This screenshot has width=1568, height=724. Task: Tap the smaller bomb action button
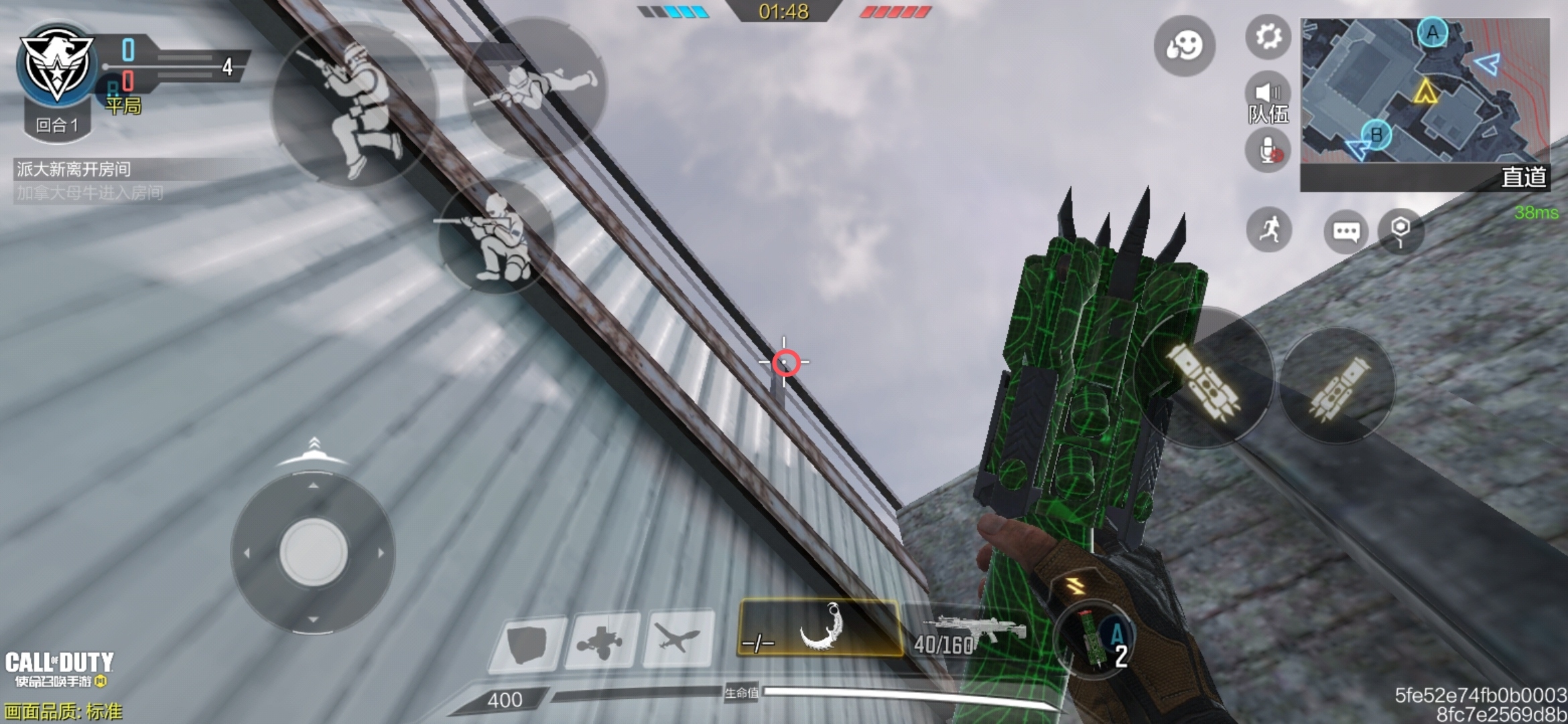pyautogui.click(x=1337, y=387)
